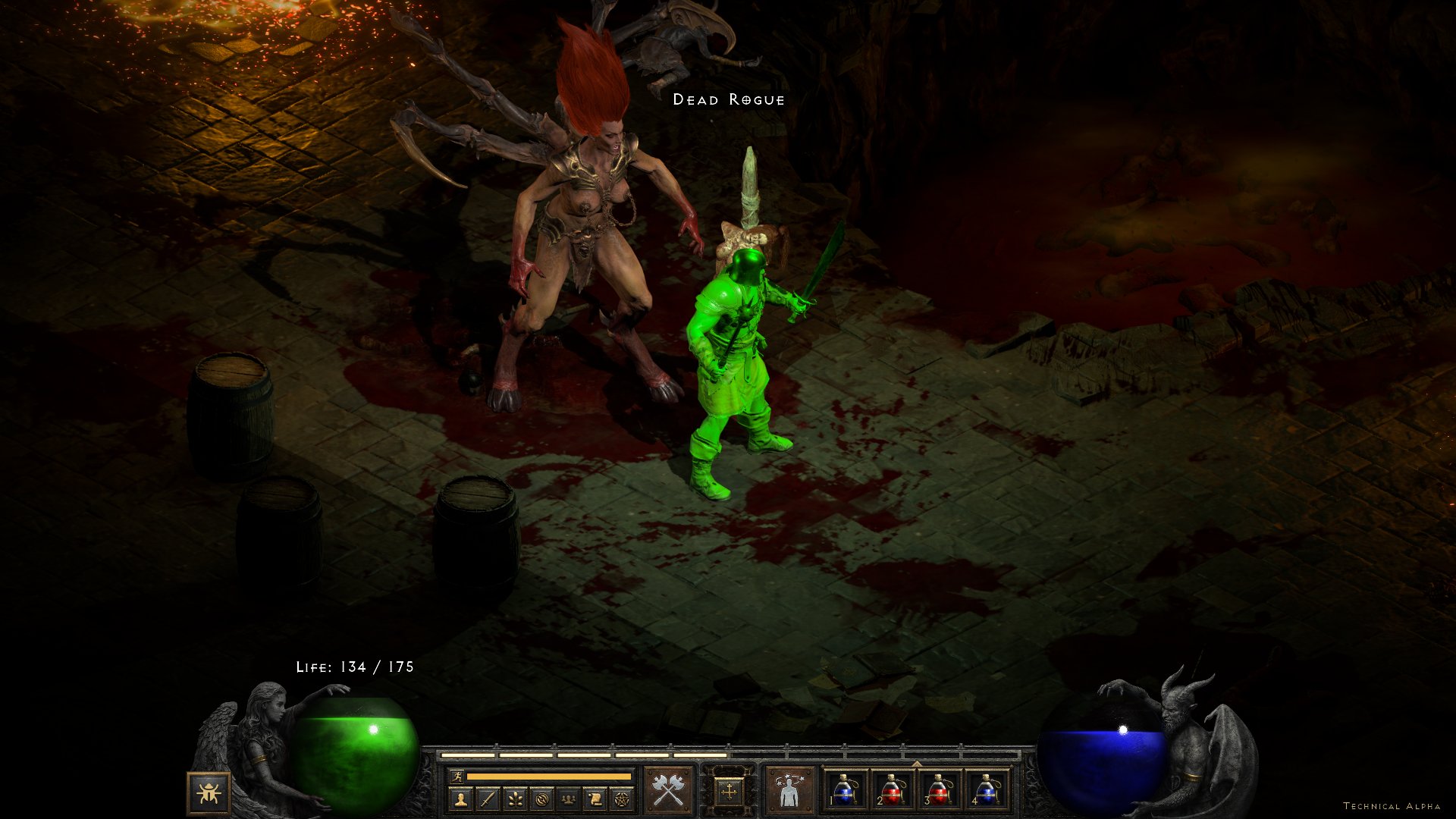Screen dimensions: 1456x819
Task: Toggle the run/walk running man icon
Action: (457, 776)
